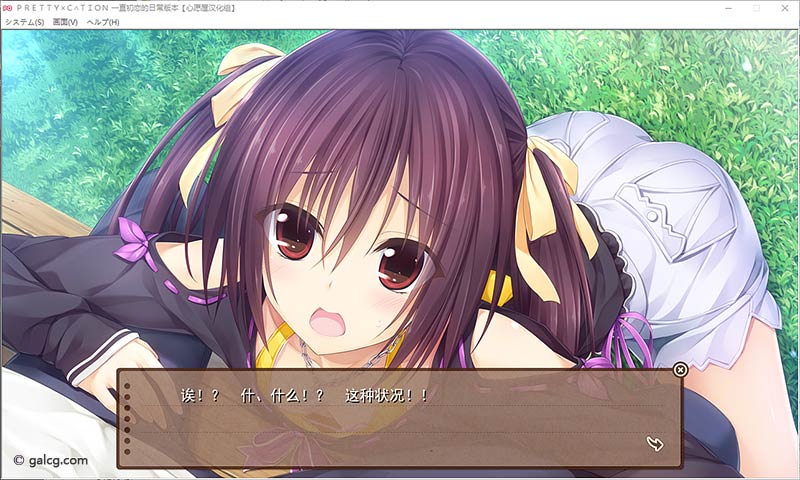Minimize the game window

pyautogui.click(x=727, y=8)
